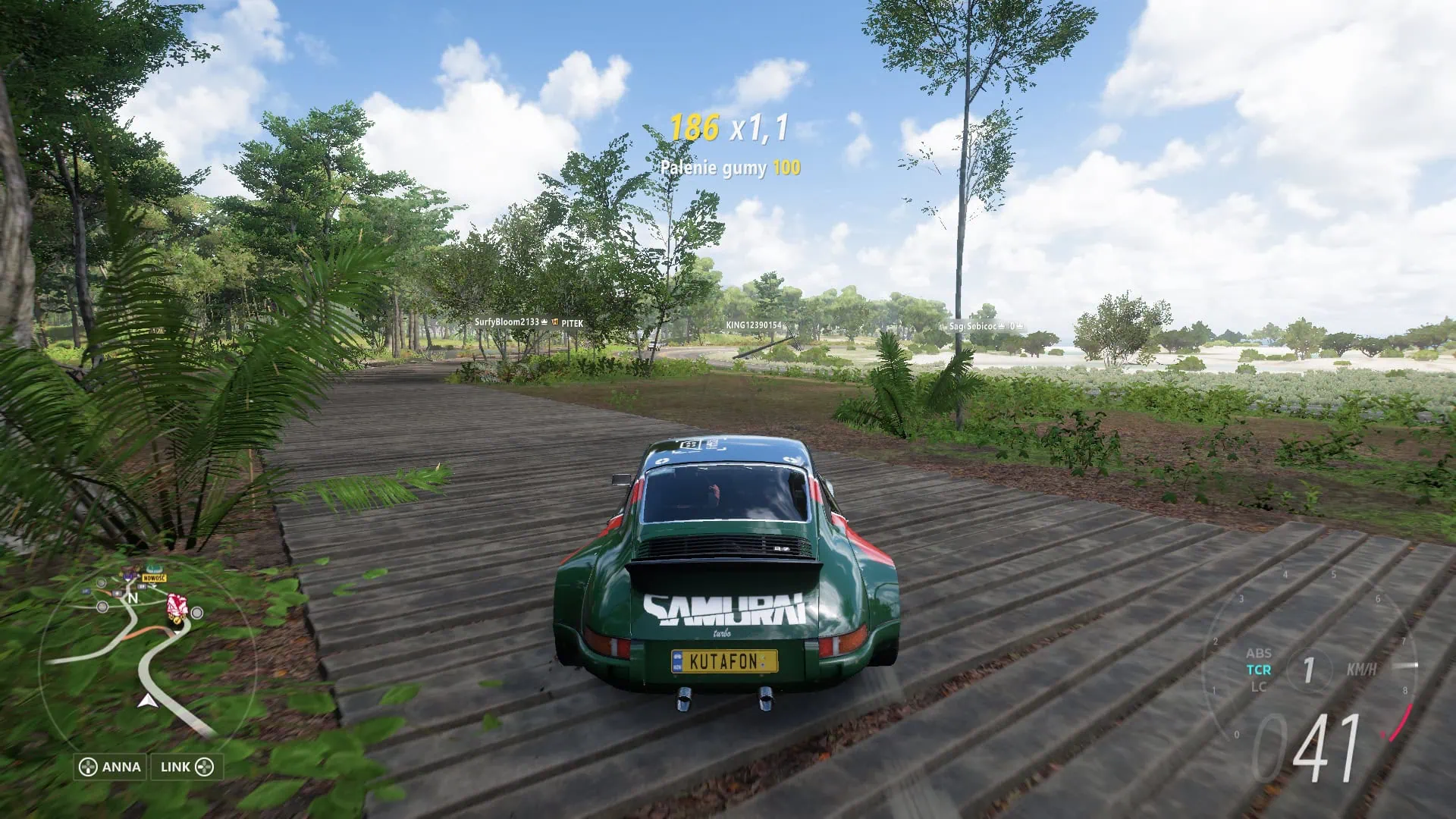Click the D-pad icon beside ANNA
This screenshot has width=1456, height=819.
(x=87, y=767)
